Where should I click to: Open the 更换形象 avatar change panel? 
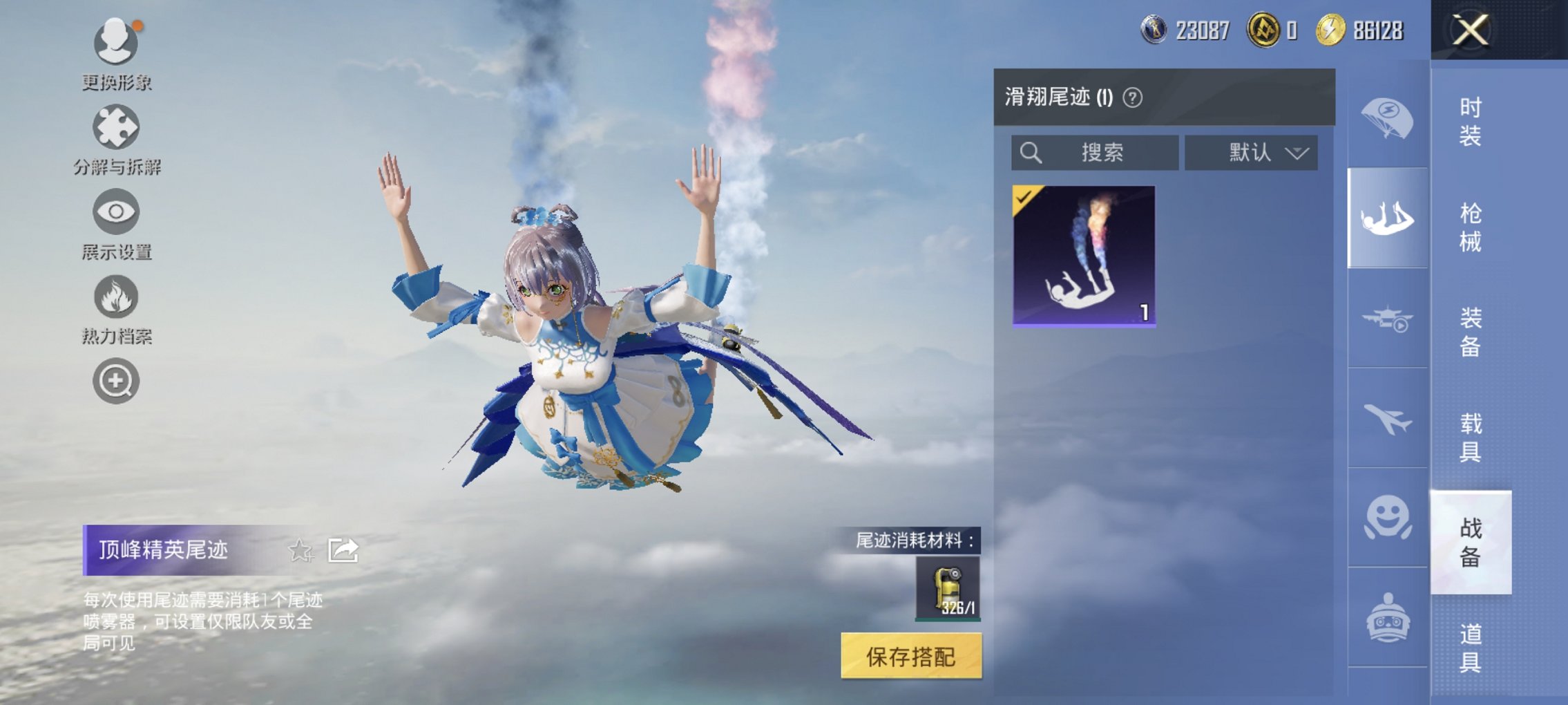(116, 41)
